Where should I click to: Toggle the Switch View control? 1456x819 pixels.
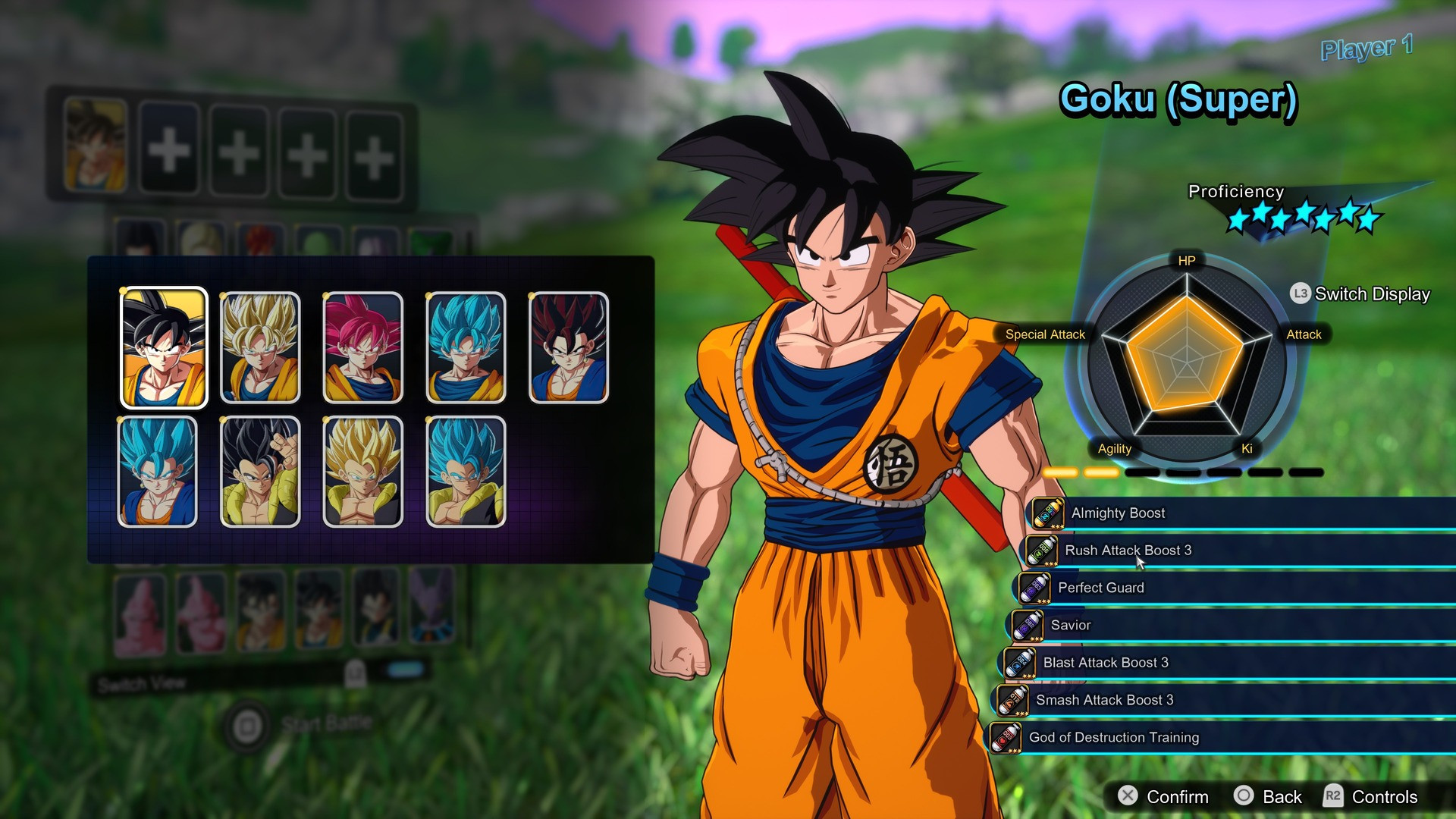(141, 684)
